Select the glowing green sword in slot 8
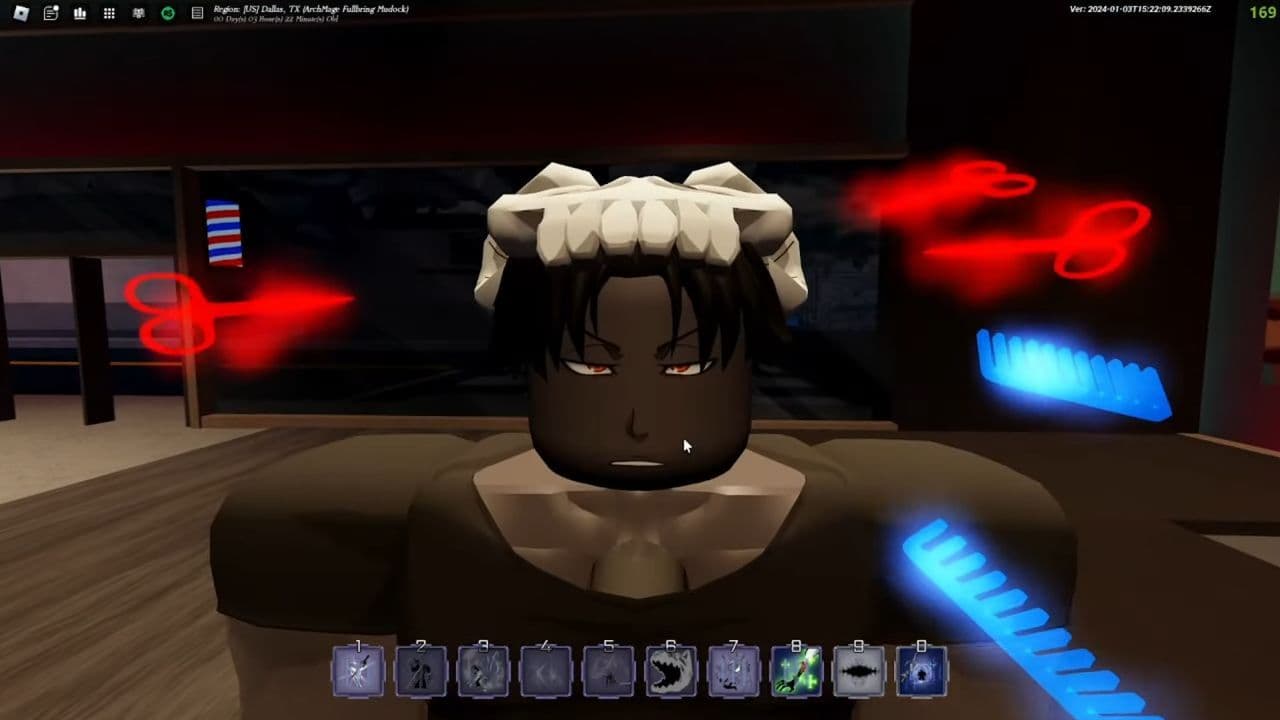The image size is (1280, 720). [x=797, y=670]
